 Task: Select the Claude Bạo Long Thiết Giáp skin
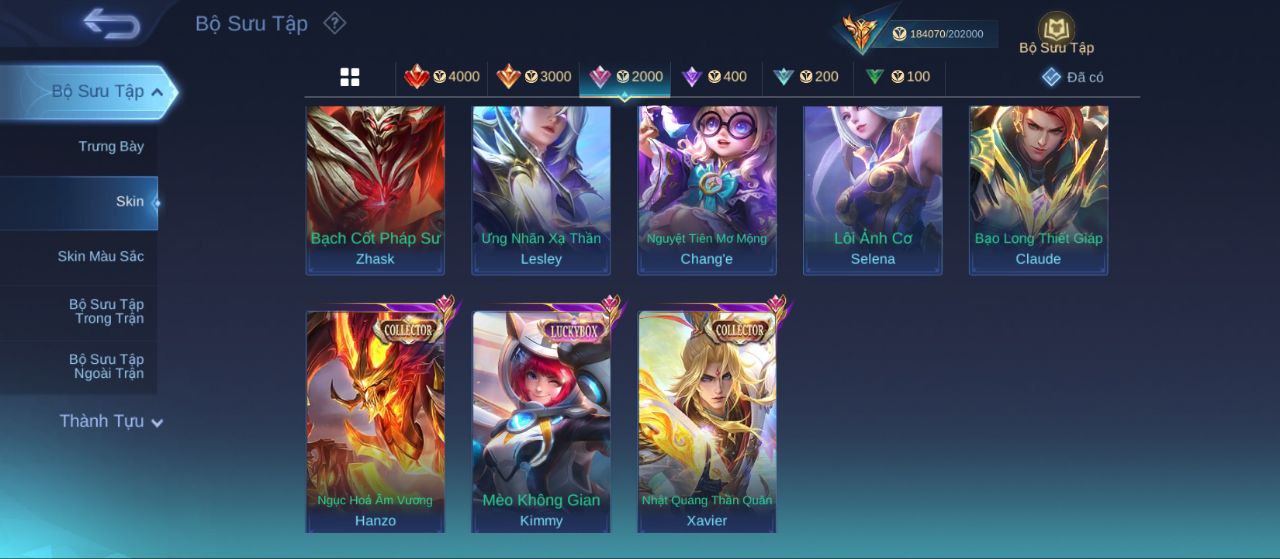tap(1038, 190)
